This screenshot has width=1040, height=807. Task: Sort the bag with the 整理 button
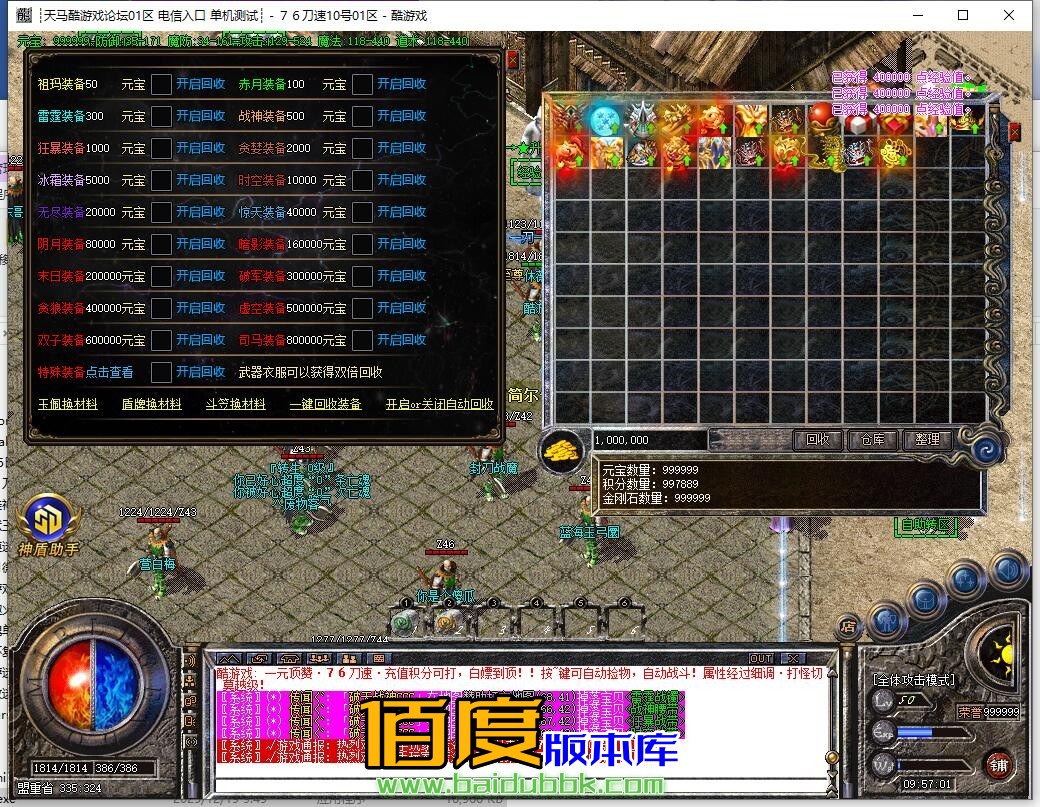tap(927, 440)
